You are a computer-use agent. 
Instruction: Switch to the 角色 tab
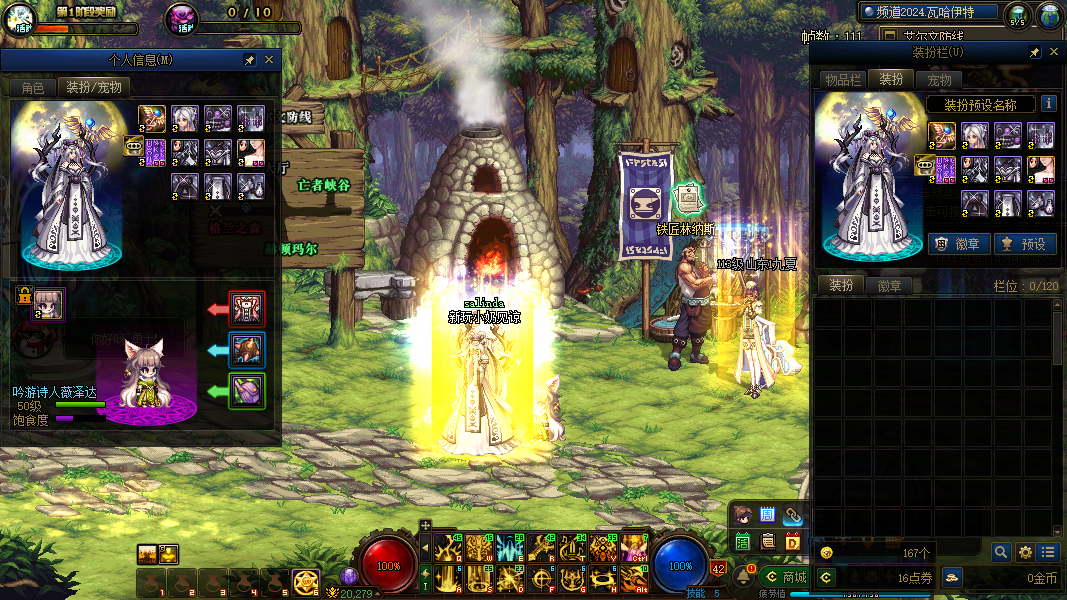[x=33, y=87]
